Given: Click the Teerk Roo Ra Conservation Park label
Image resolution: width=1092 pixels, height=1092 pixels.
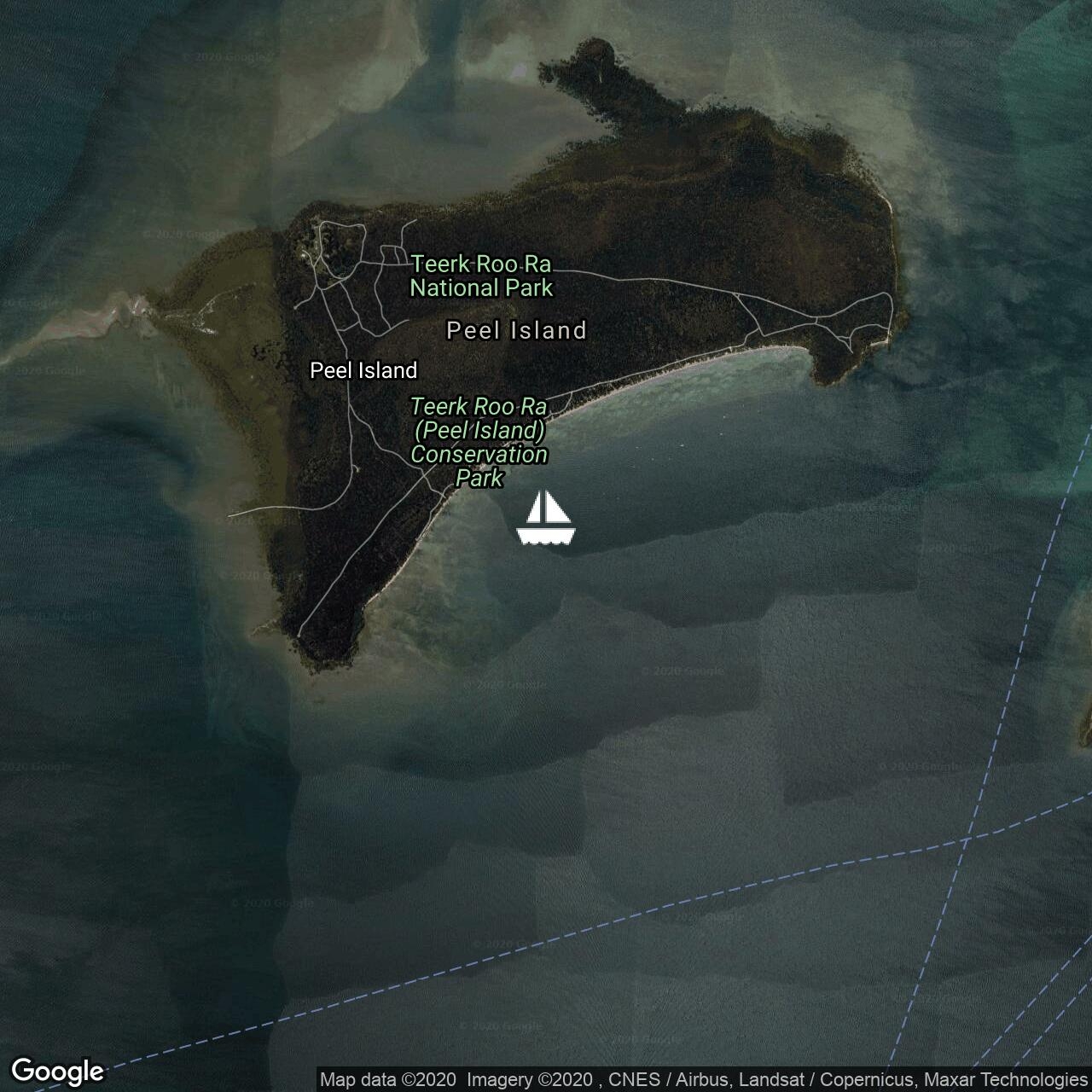Looking at the screenshot, I should click(x=479, y=442).
